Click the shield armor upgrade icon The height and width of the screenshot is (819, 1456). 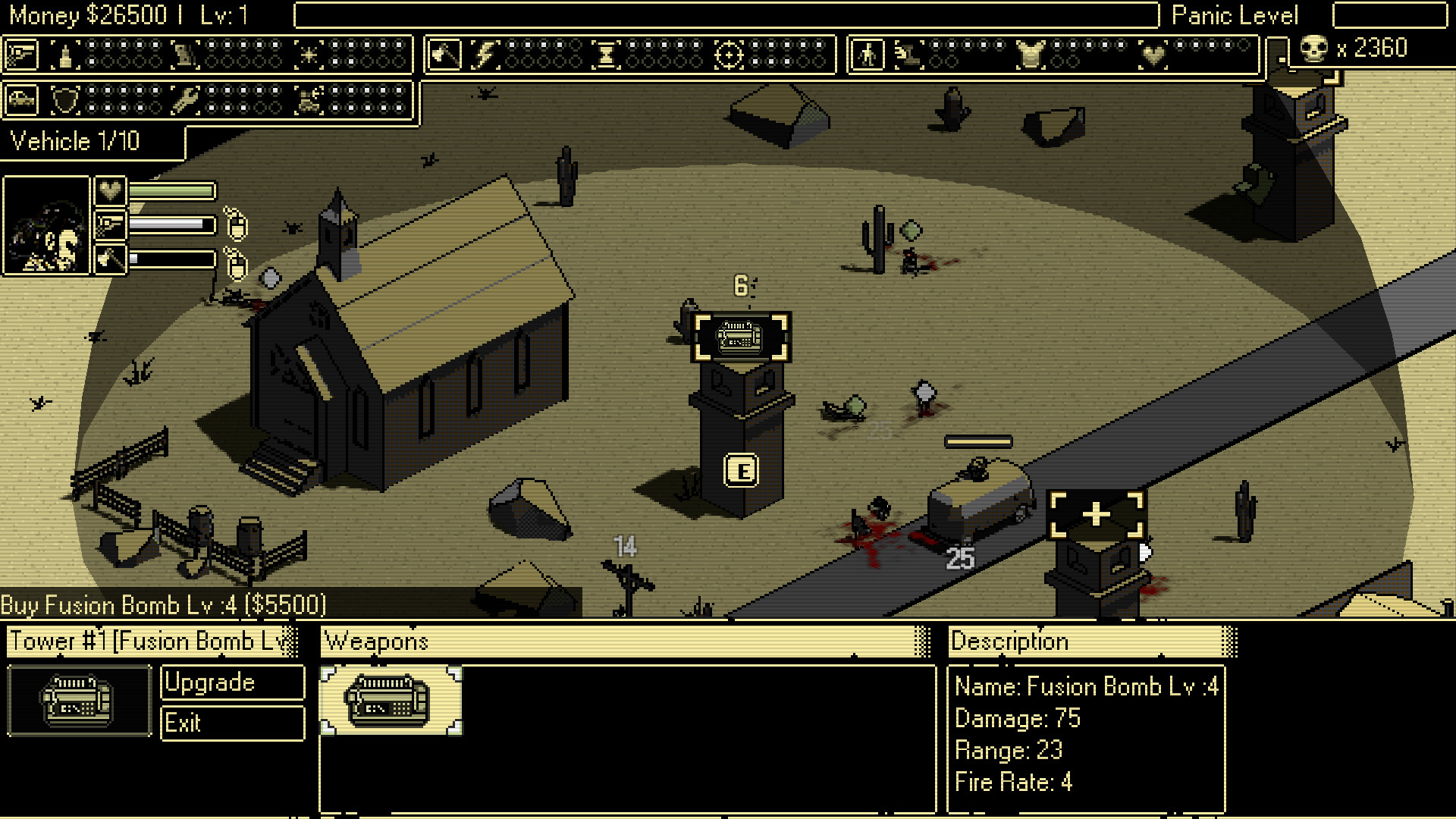click(66, 99)
